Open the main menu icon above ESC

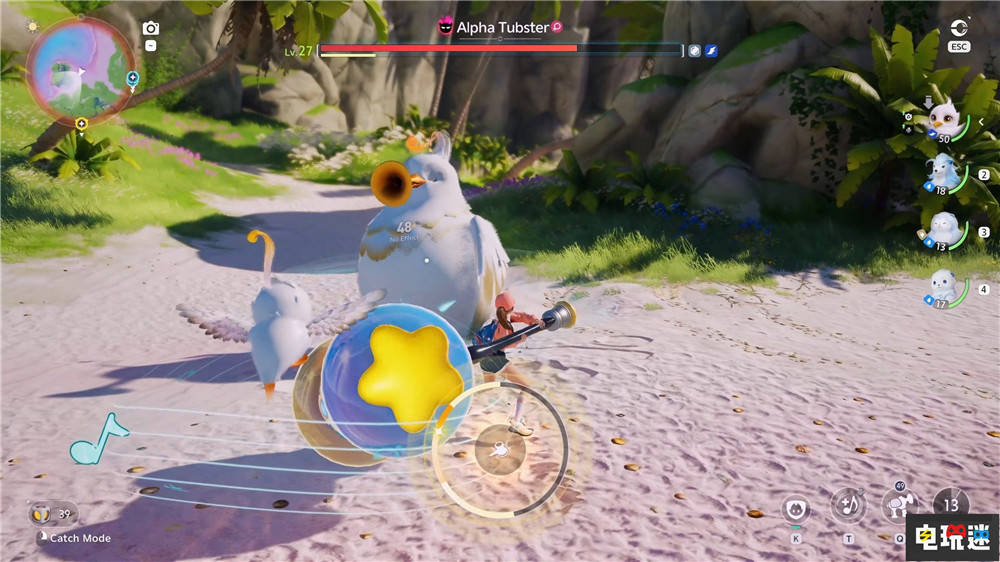[961, 27]
